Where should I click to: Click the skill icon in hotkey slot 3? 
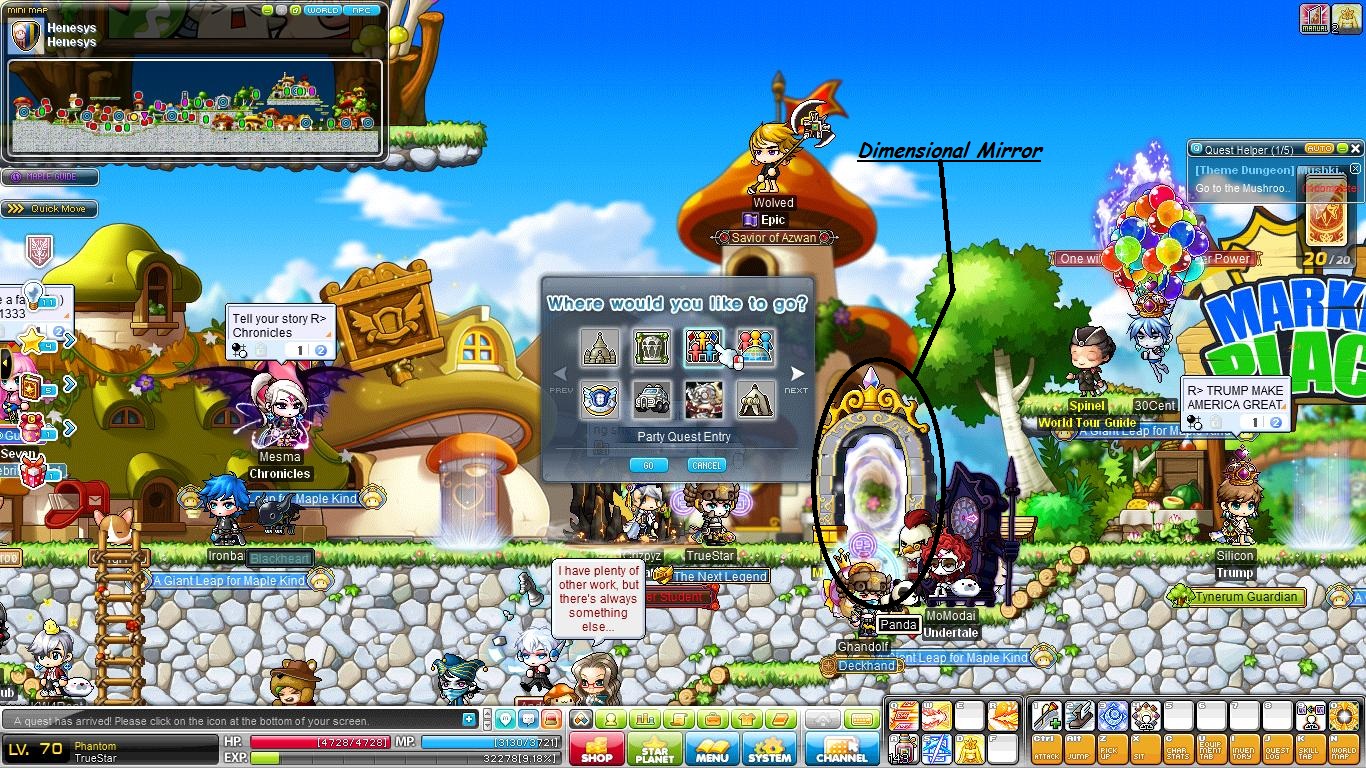(1114, 716)
